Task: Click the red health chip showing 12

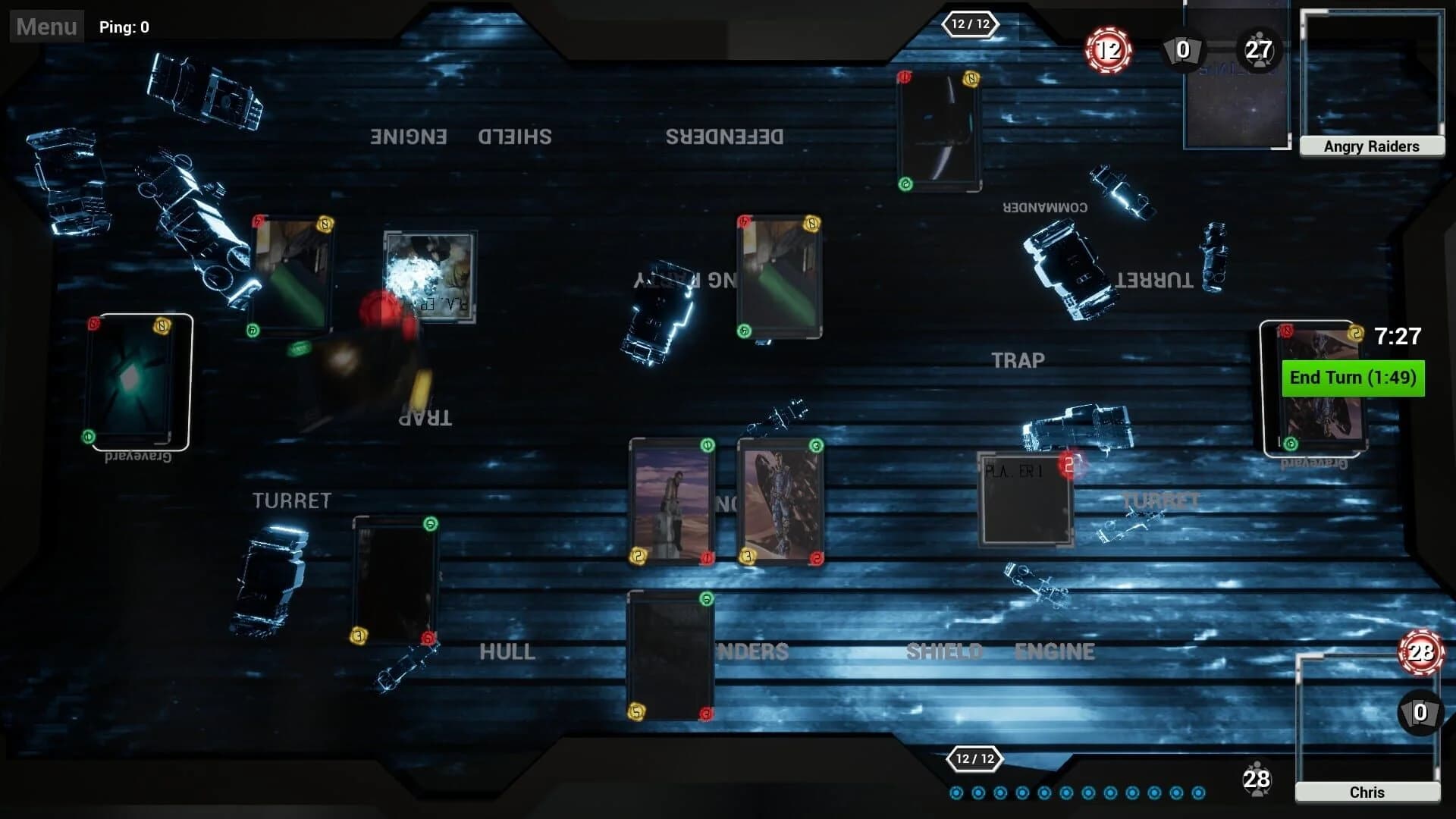Action: [1108, 49]
